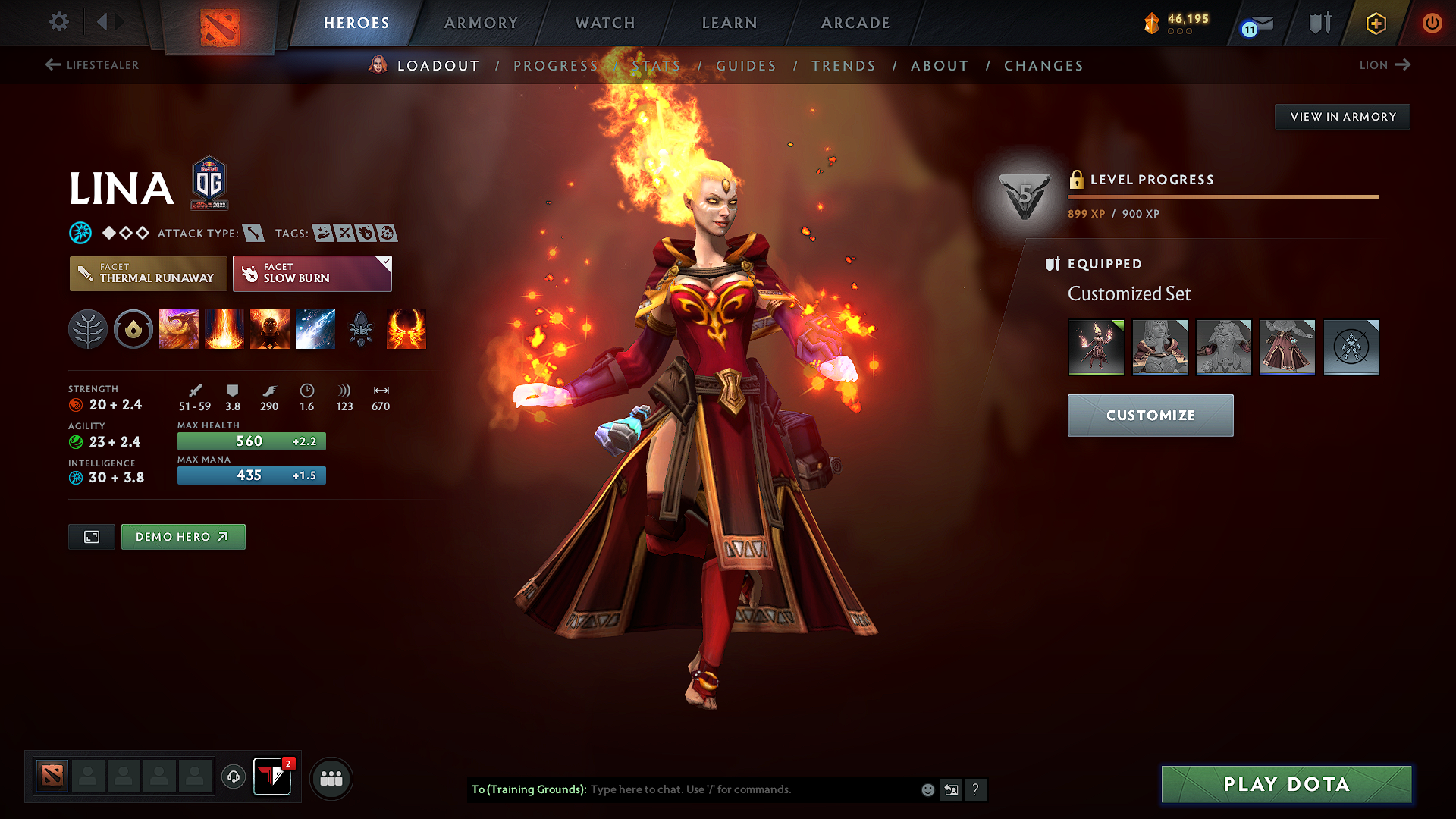
Task: Open the Light Strike Array ability icon
Action: tap(224, 329)
